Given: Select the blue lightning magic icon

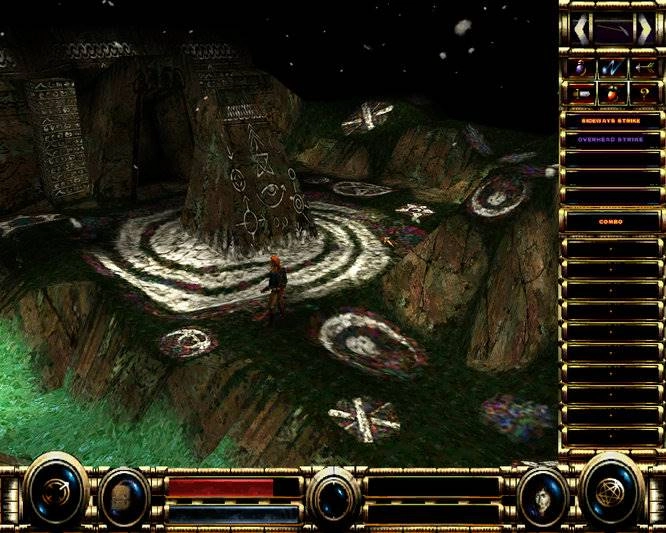Looking at the screenshot, I should (x=611, y=67).
